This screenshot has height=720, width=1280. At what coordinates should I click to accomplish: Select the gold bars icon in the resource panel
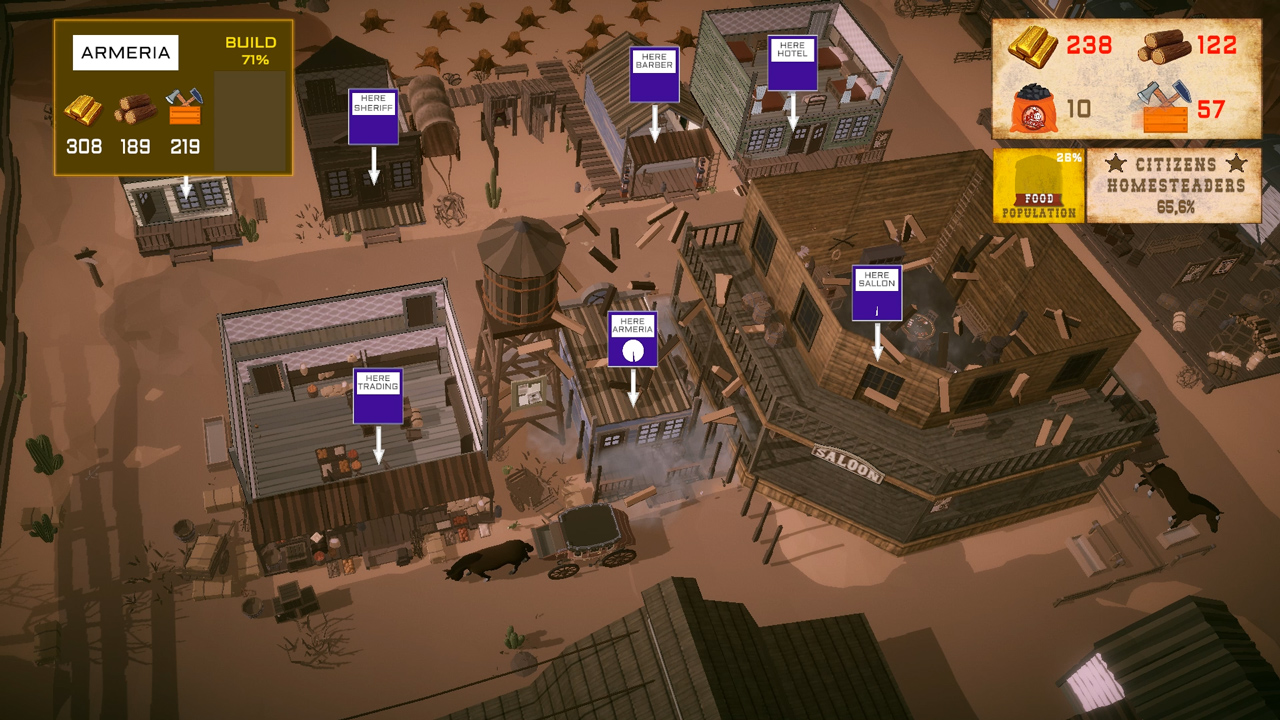coord(1034,45)
